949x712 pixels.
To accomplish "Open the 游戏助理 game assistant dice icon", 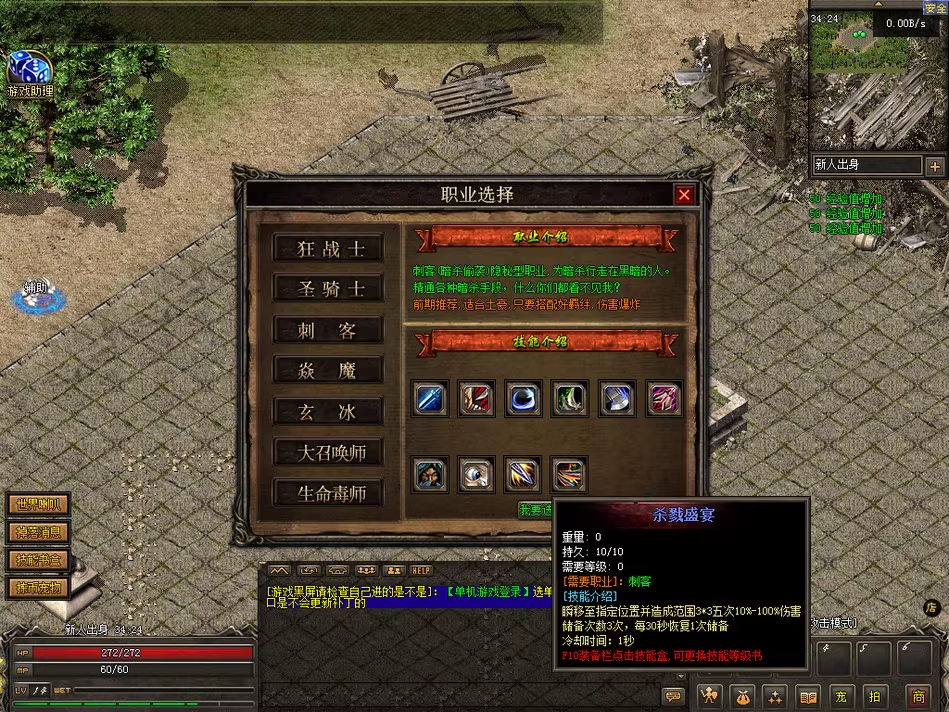I will (x=29, y=69).
